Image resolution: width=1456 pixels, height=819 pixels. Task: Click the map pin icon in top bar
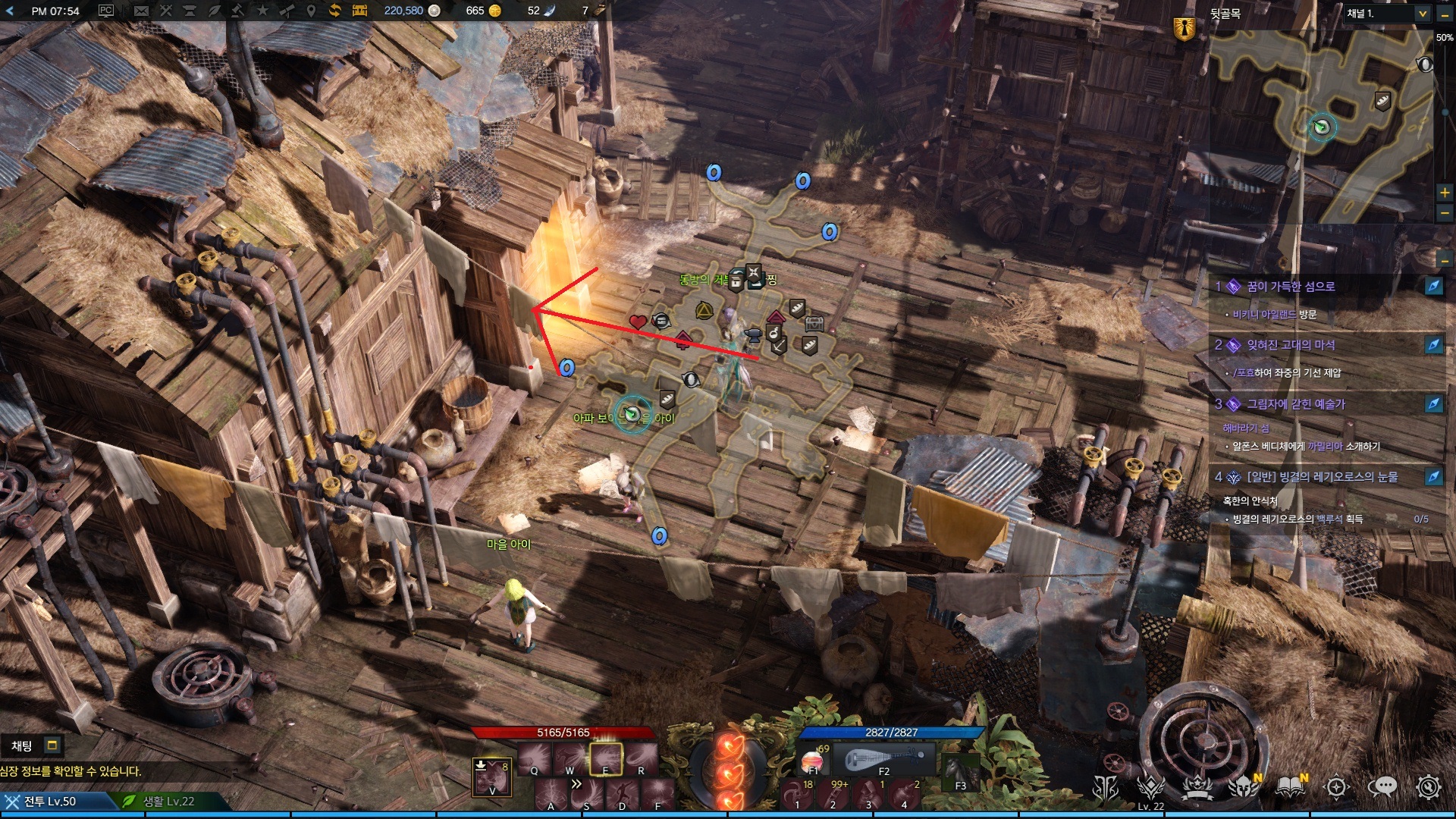(x=311, y=11)
